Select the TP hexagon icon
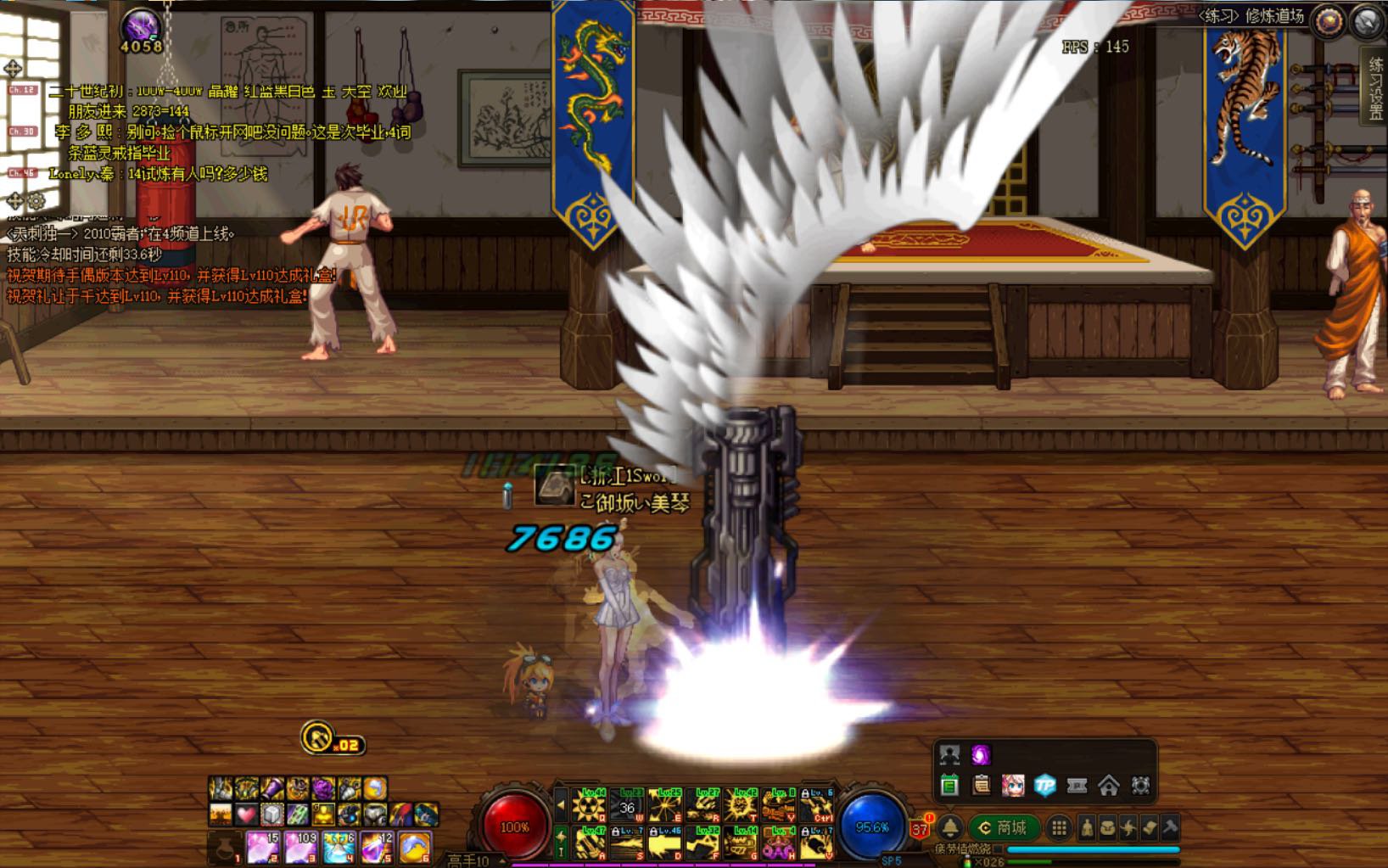This screenshot has width=1388, height=868. point(1044,786)
